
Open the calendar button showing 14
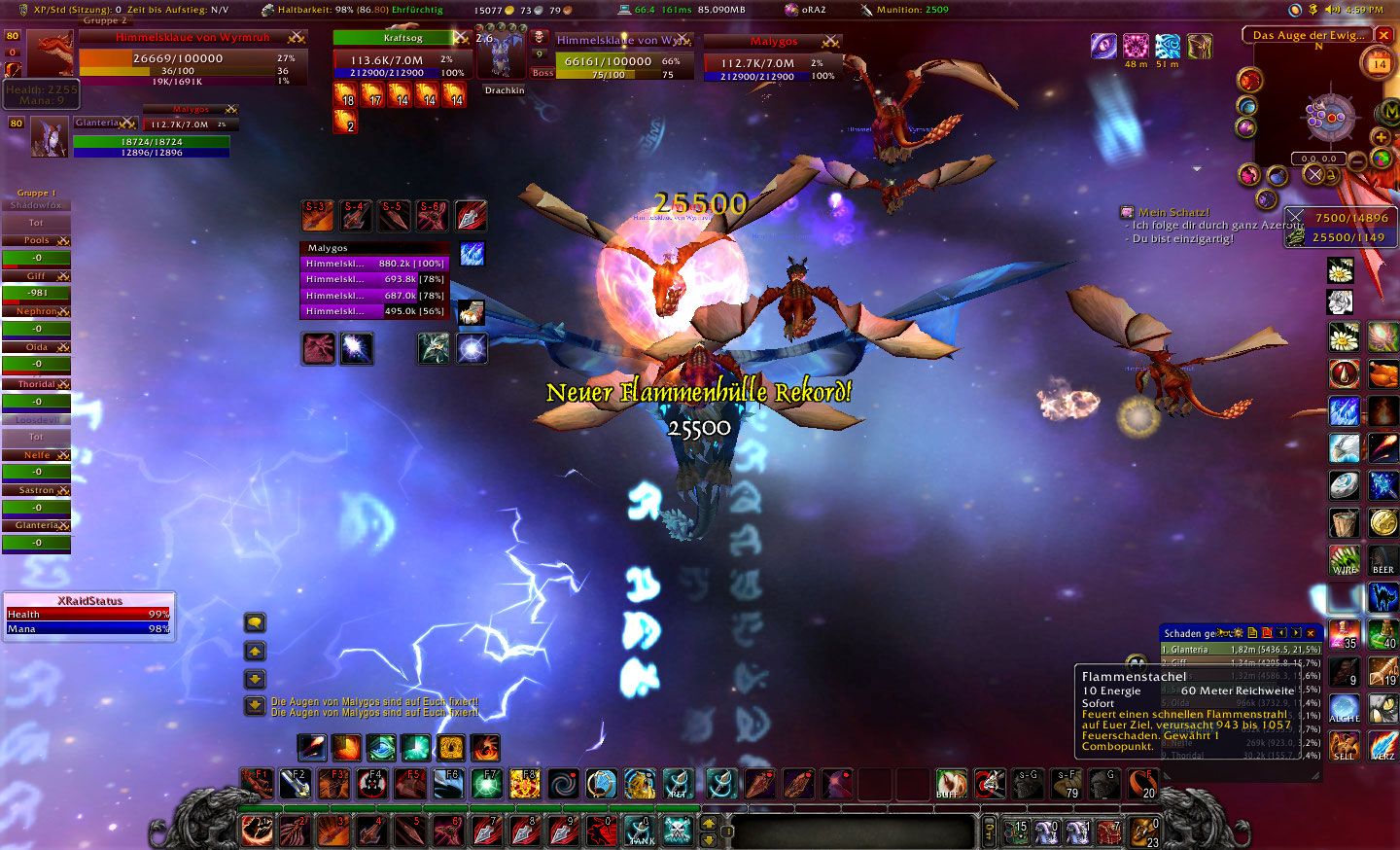[1379, 64]
